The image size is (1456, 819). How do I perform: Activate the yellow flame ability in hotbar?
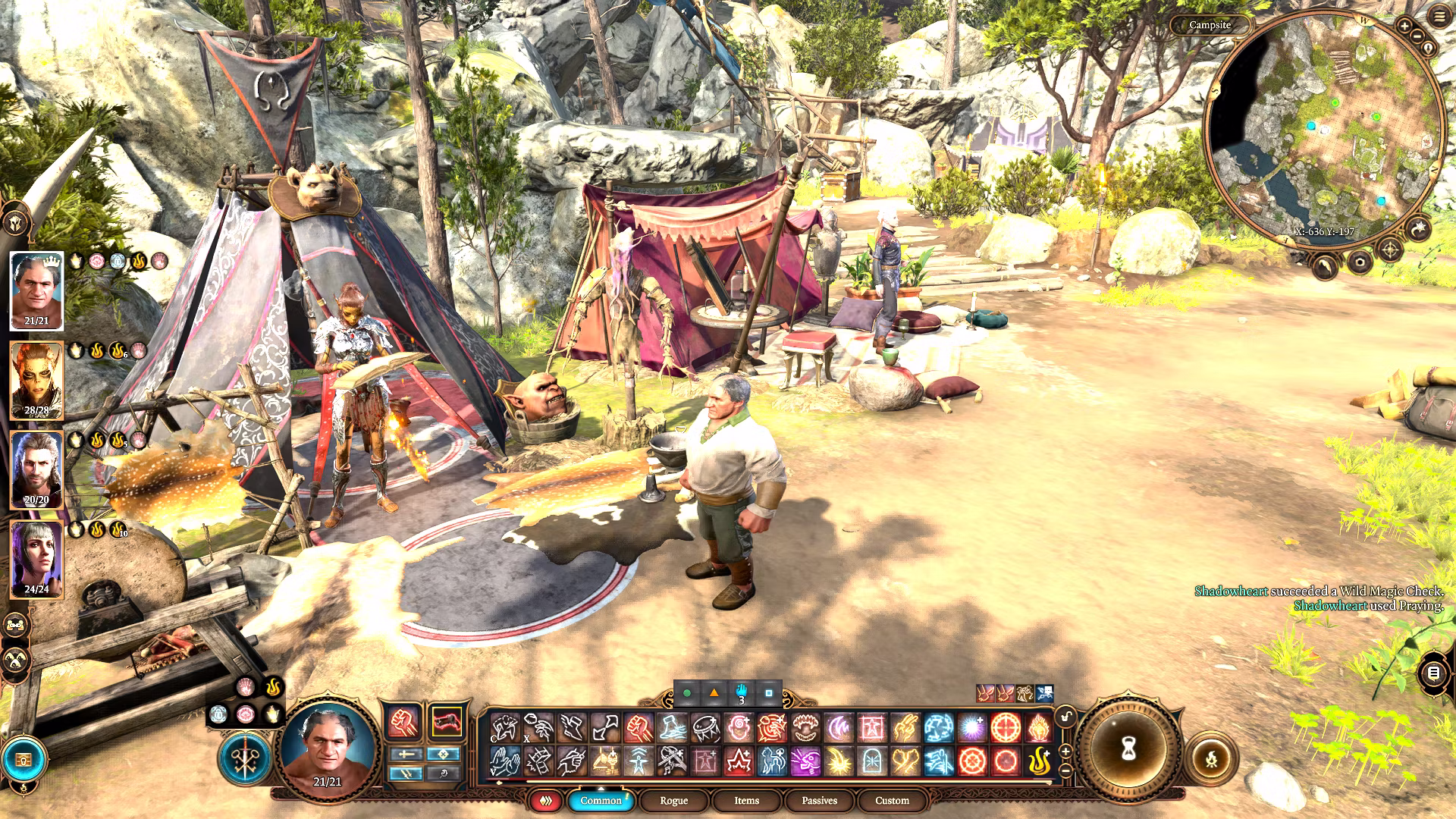pyautogui.click(x=1039, y=761)
